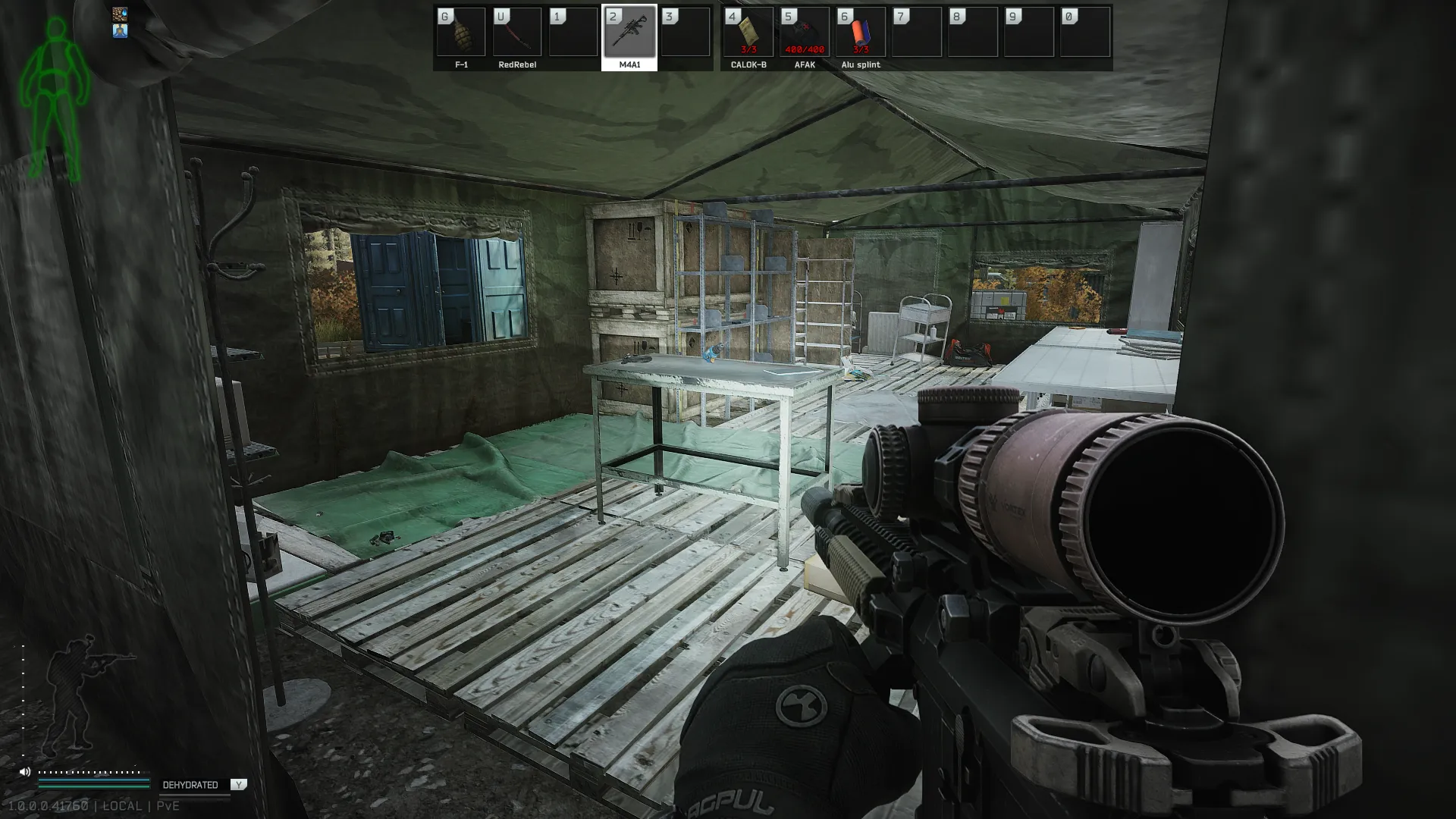
Task: Use the CALOK-B hemostatic slot
Action: pos(748,33)
